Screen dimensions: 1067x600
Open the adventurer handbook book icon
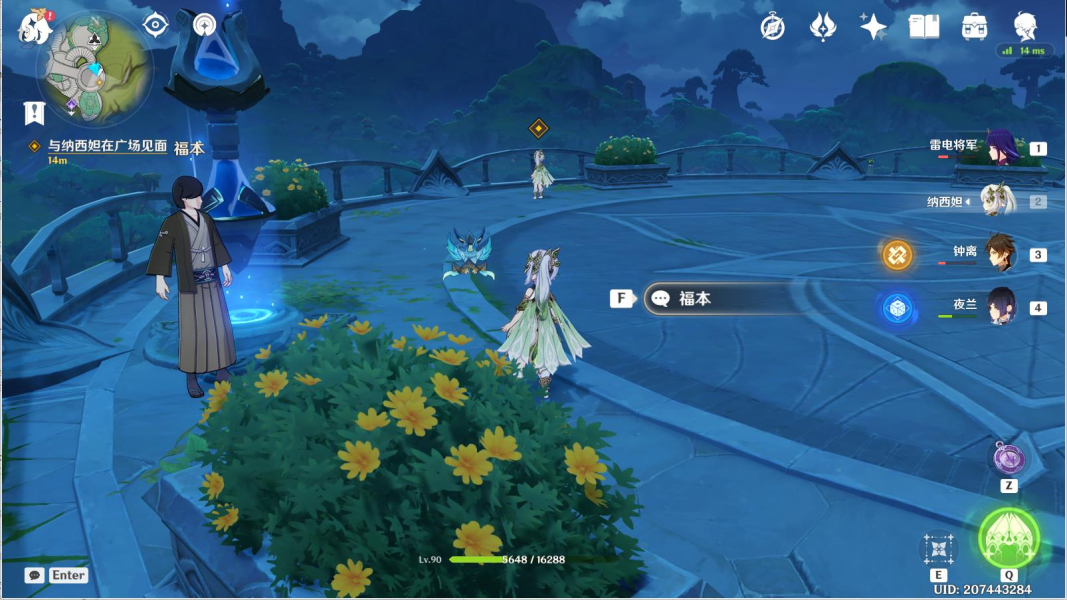click(923, 27)
